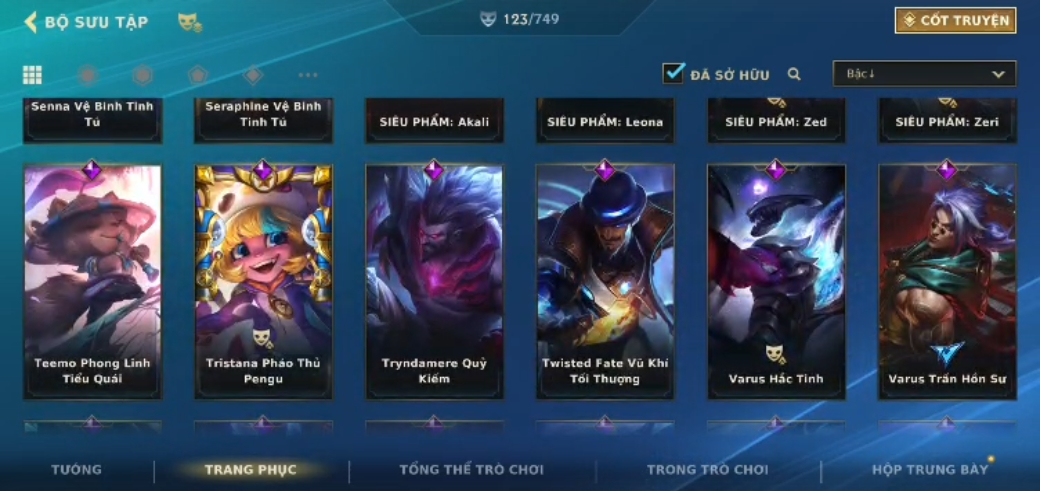Viewport: 1040px width, 491px height.
Task: Toggle the Đã Sở Hữu checkbox
Action: pyautogui.click(x=673, y=74)
